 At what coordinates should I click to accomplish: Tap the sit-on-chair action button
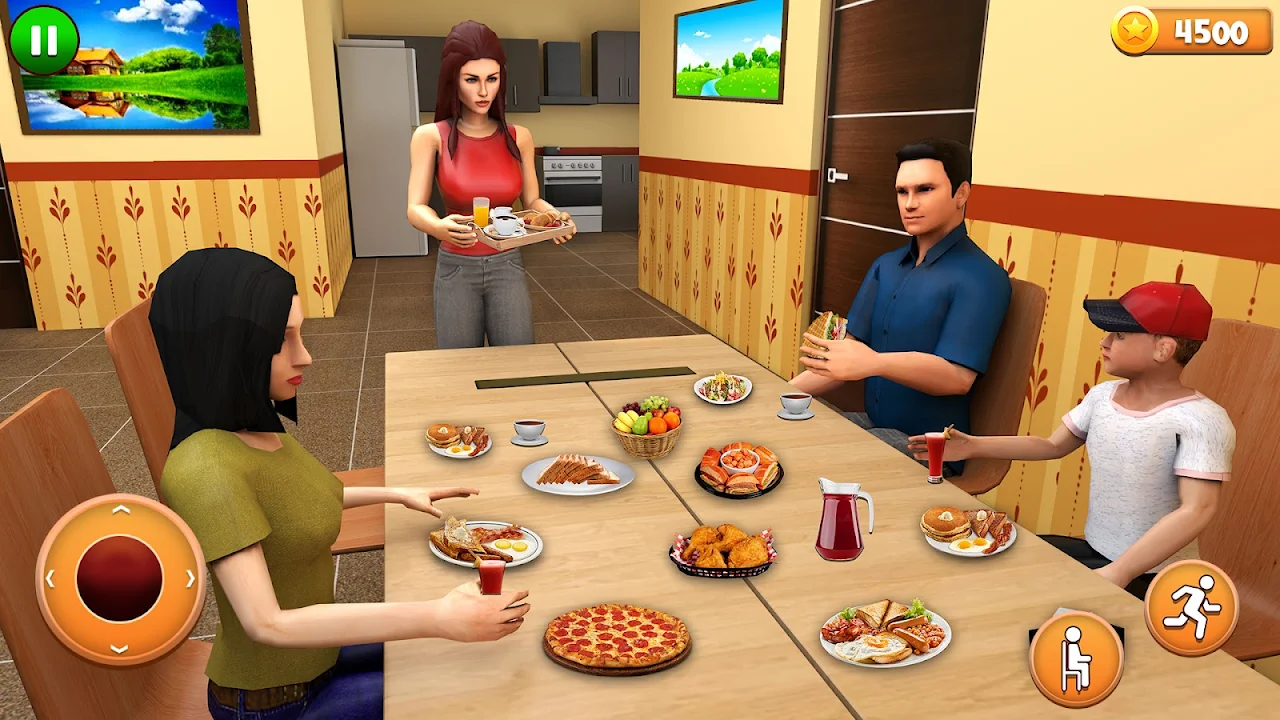[x=1076, y=658]
